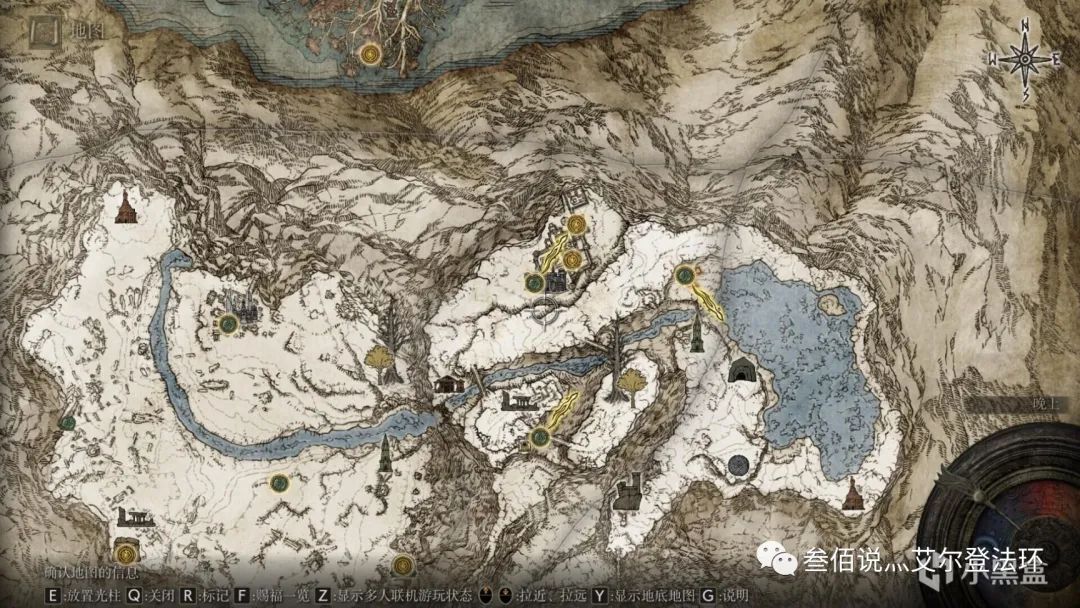Screen dimensions: 1080x608
Task: Pick the dark tower marker below the river
Action: pyautogui.click(x=384, y=455)
